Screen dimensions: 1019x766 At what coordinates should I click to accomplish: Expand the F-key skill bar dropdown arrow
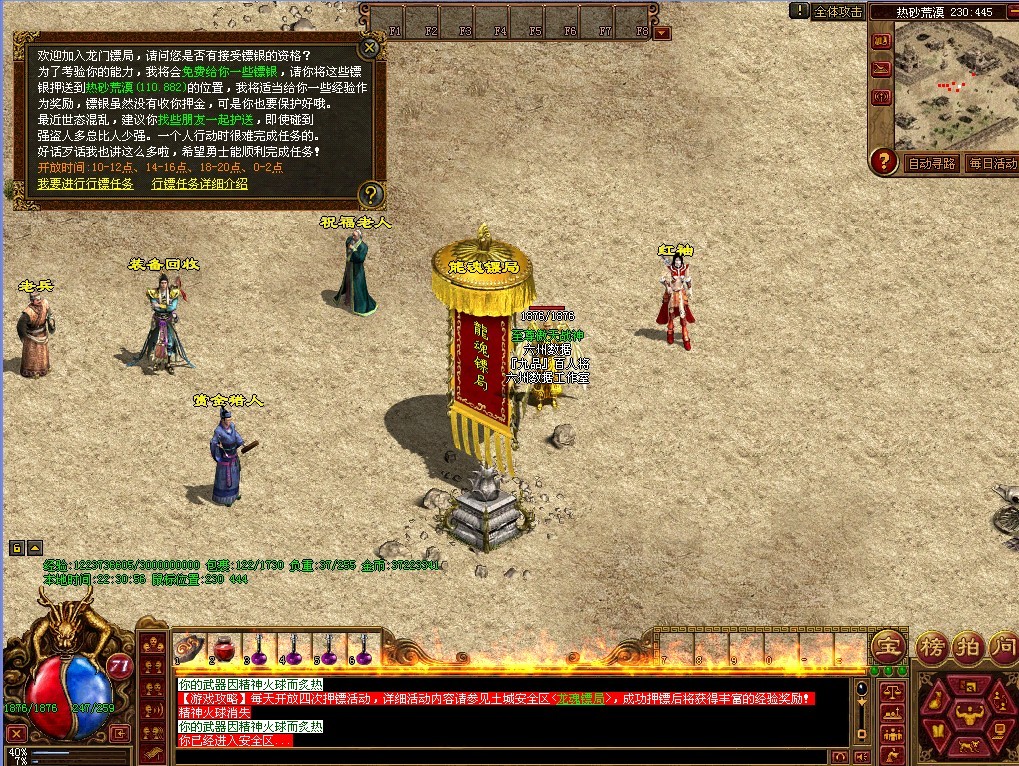click(662, 32)
